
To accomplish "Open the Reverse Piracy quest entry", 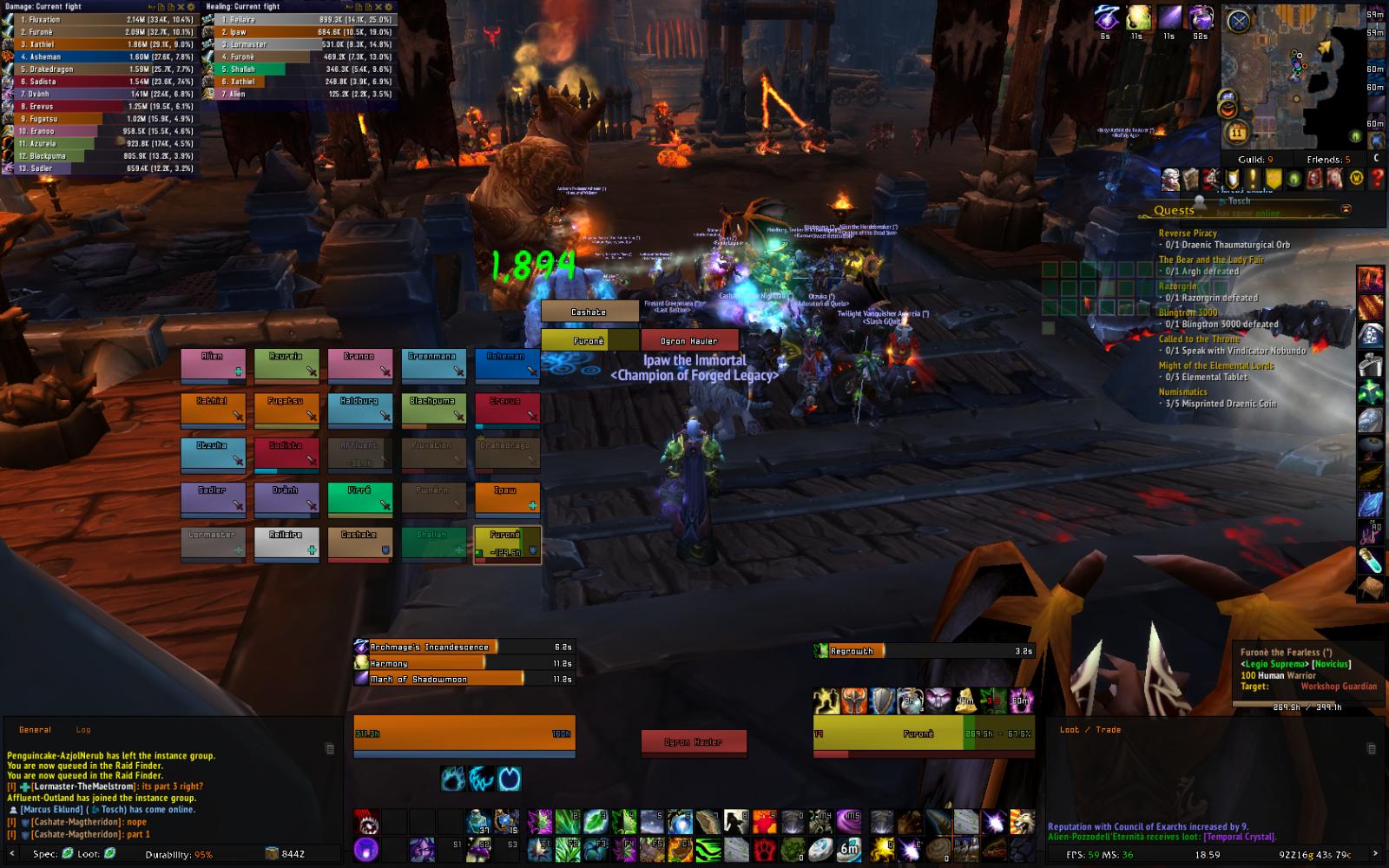I will pyautogui.click(x=1188, y=233).
